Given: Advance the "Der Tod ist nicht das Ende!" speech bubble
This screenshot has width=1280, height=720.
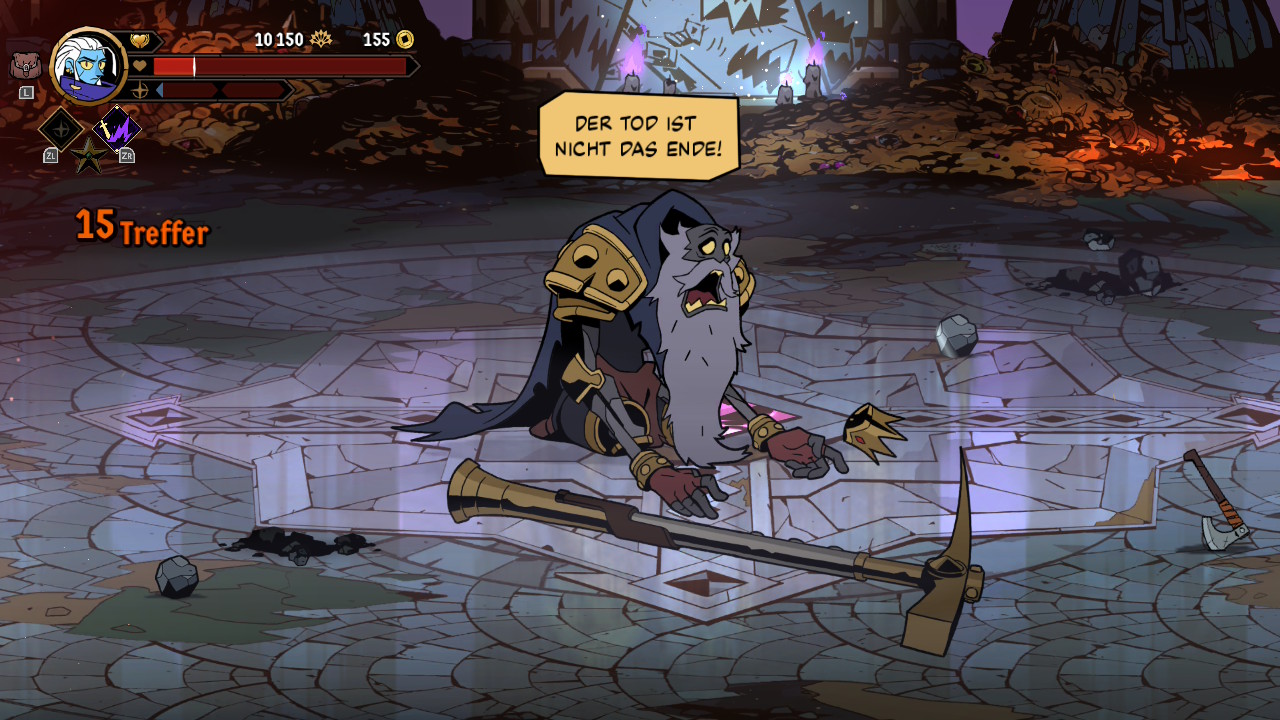Looking at the screenshot, I should point(638,136).
